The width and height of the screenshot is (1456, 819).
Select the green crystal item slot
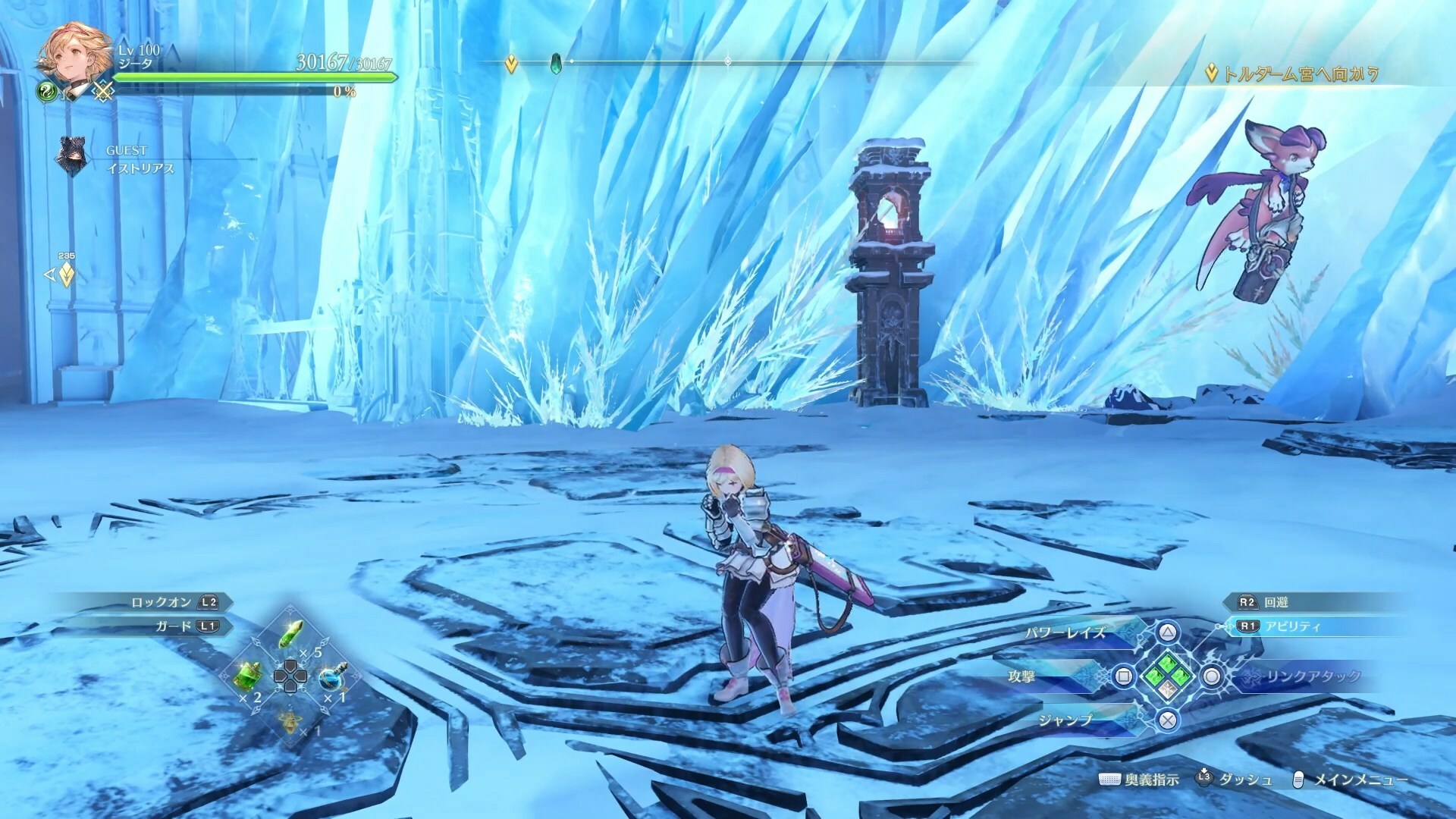(291, 634)
